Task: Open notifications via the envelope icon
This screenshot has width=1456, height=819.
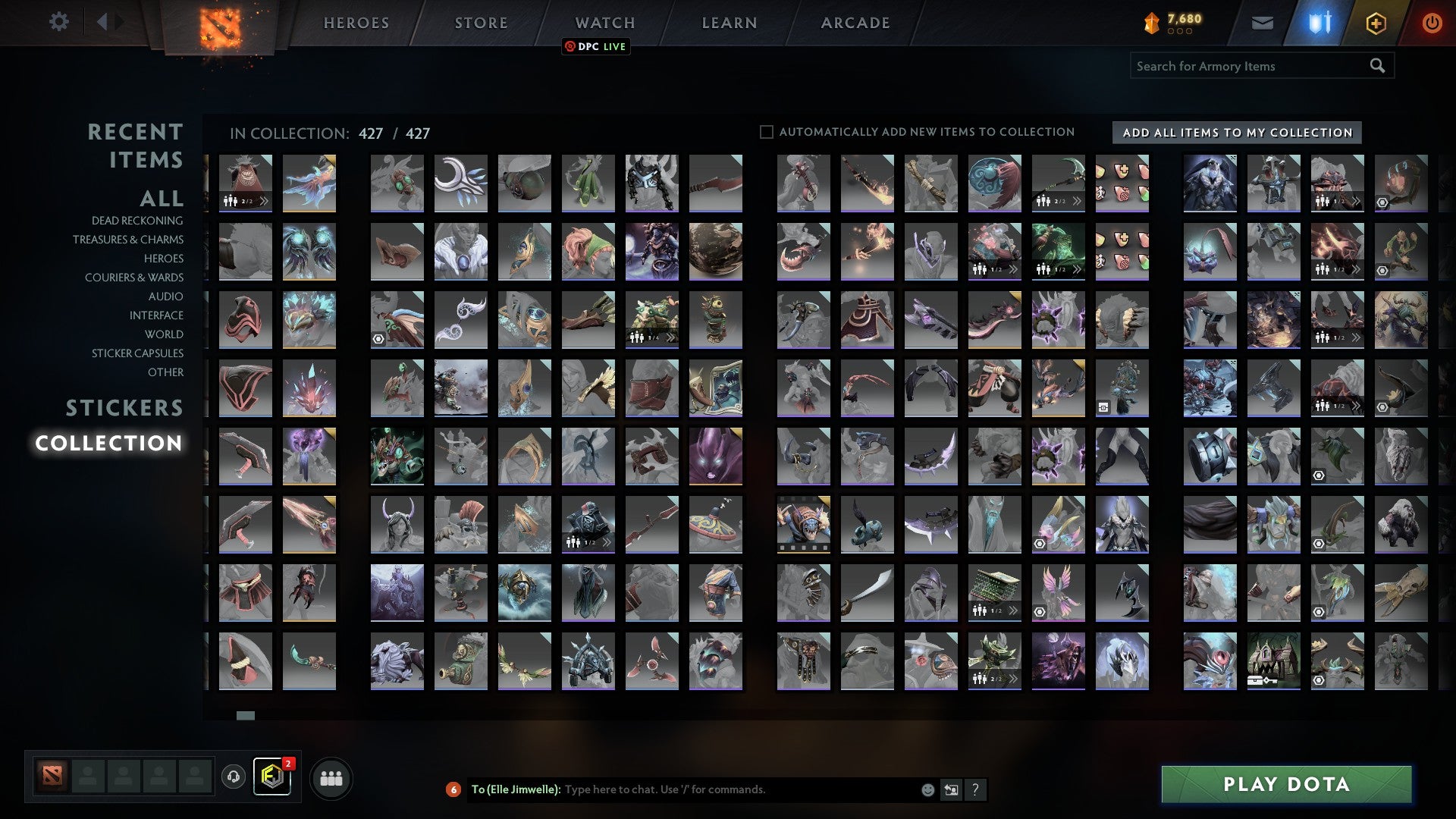Action: tap(1263, 22)
